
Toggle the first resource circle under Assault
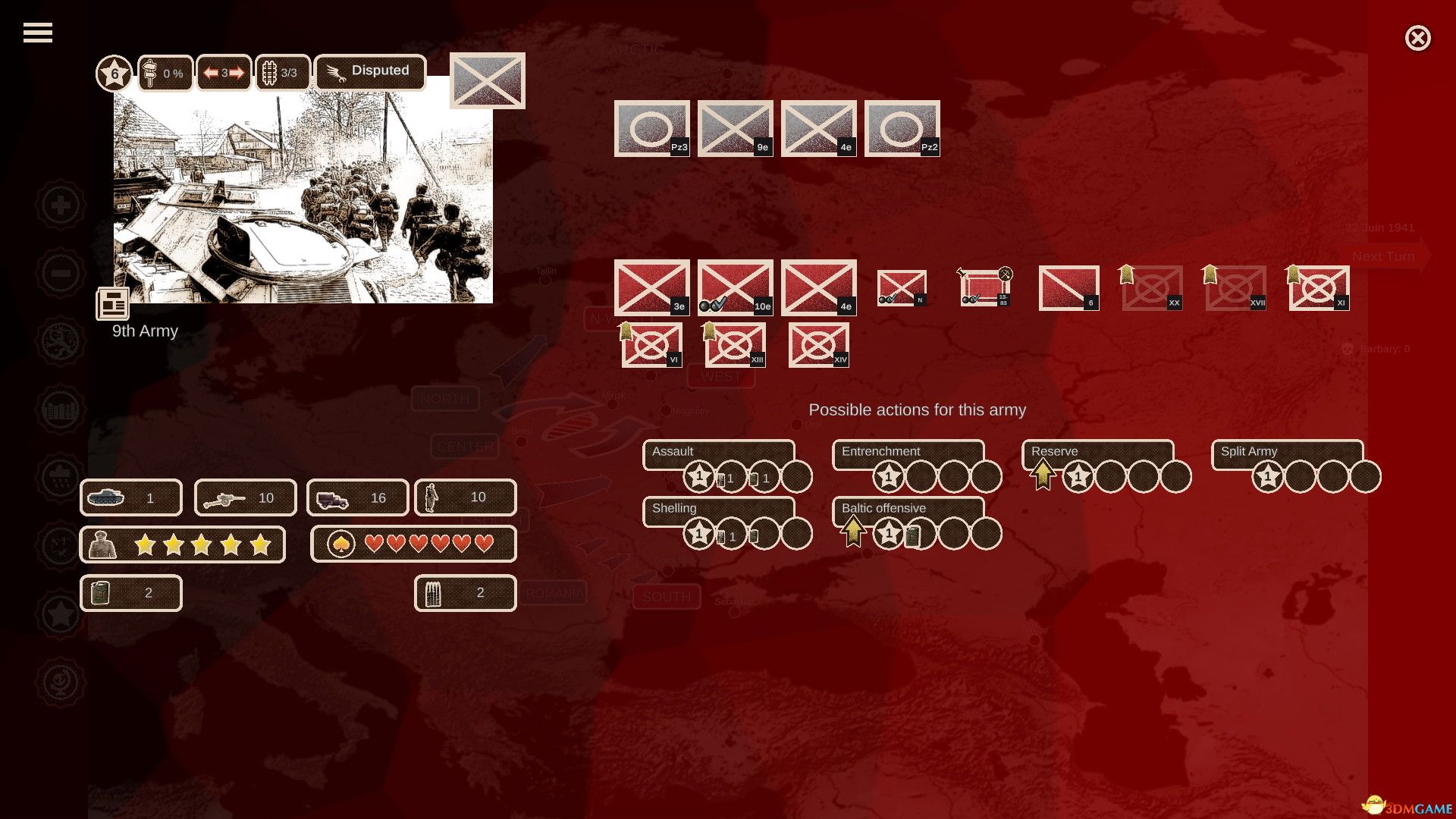(x=698, y=476)
